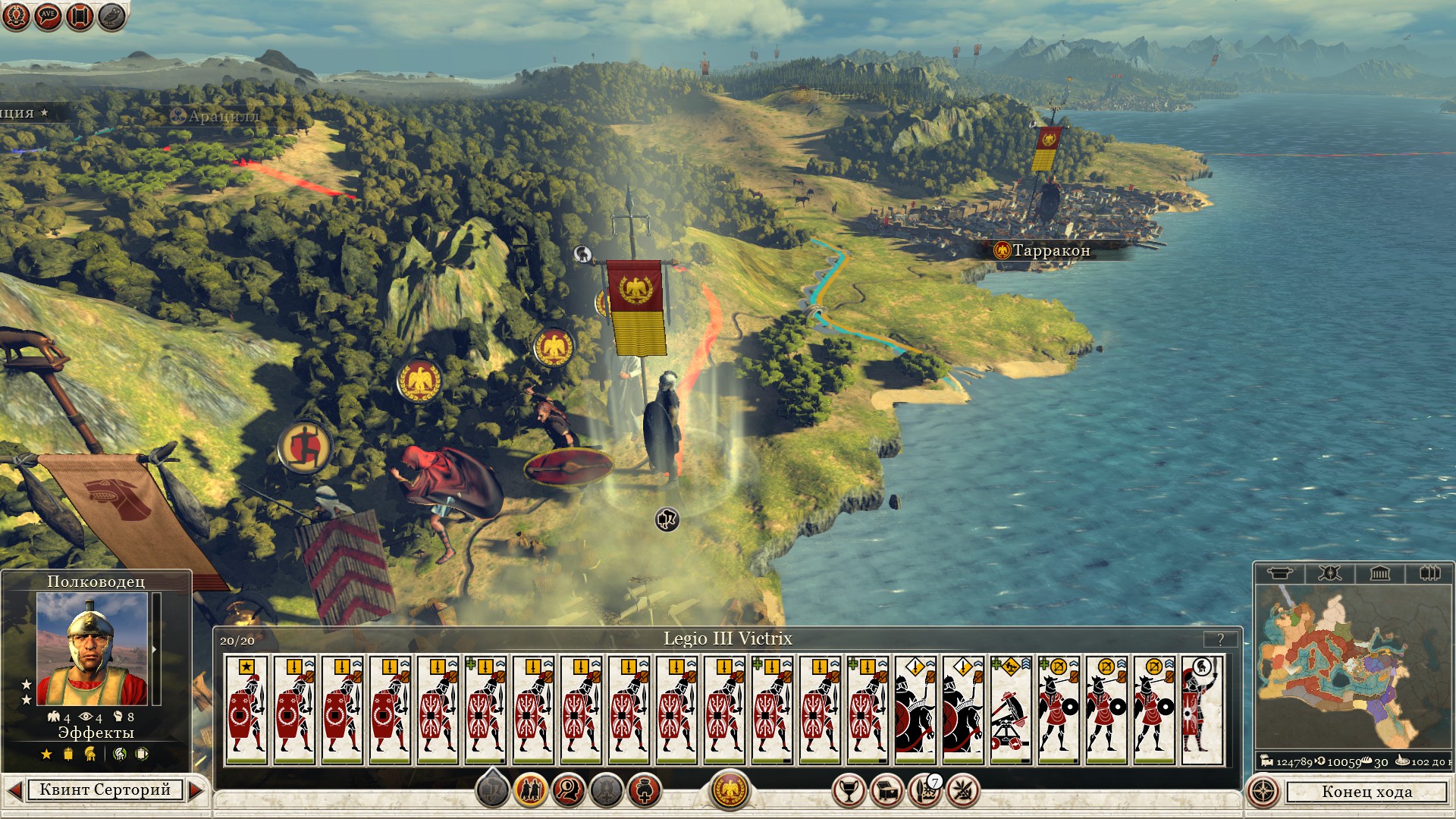Open the magnifying glass head button

[x=568, y=791]
